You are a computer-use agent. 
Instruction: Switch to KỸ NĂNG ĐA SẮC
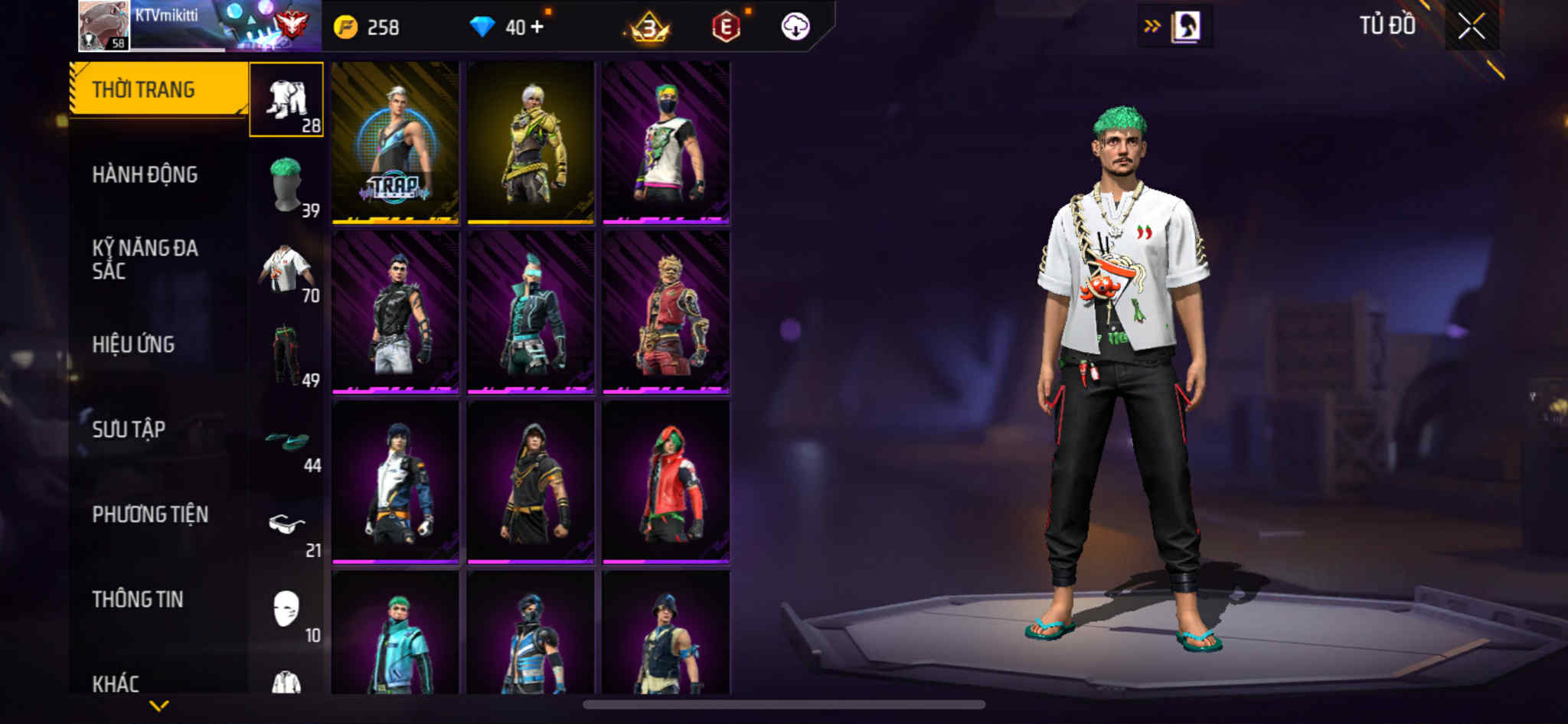click(145, 259)
